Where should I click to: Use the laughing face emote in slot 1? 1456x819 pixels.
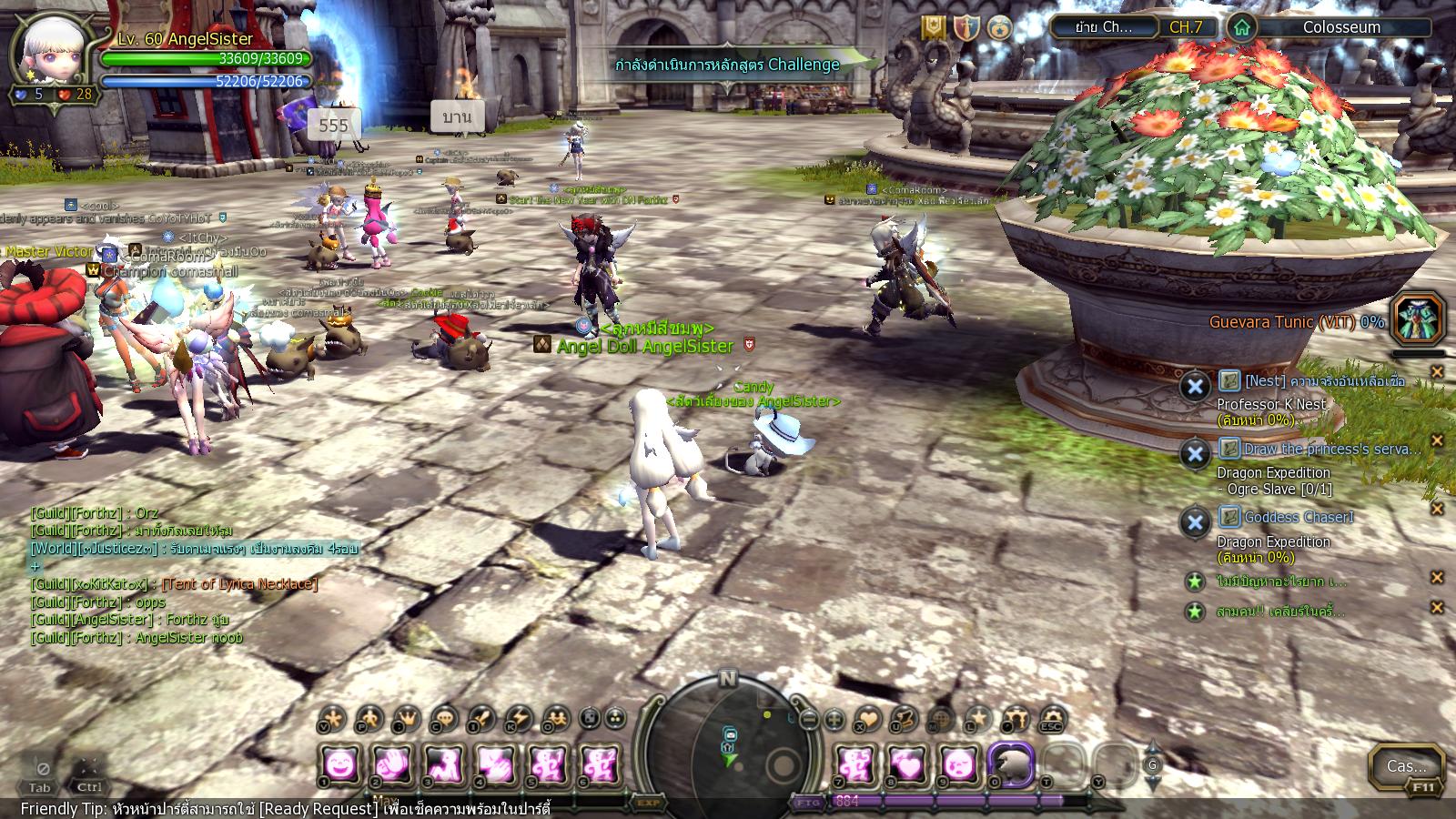(339, 764)
